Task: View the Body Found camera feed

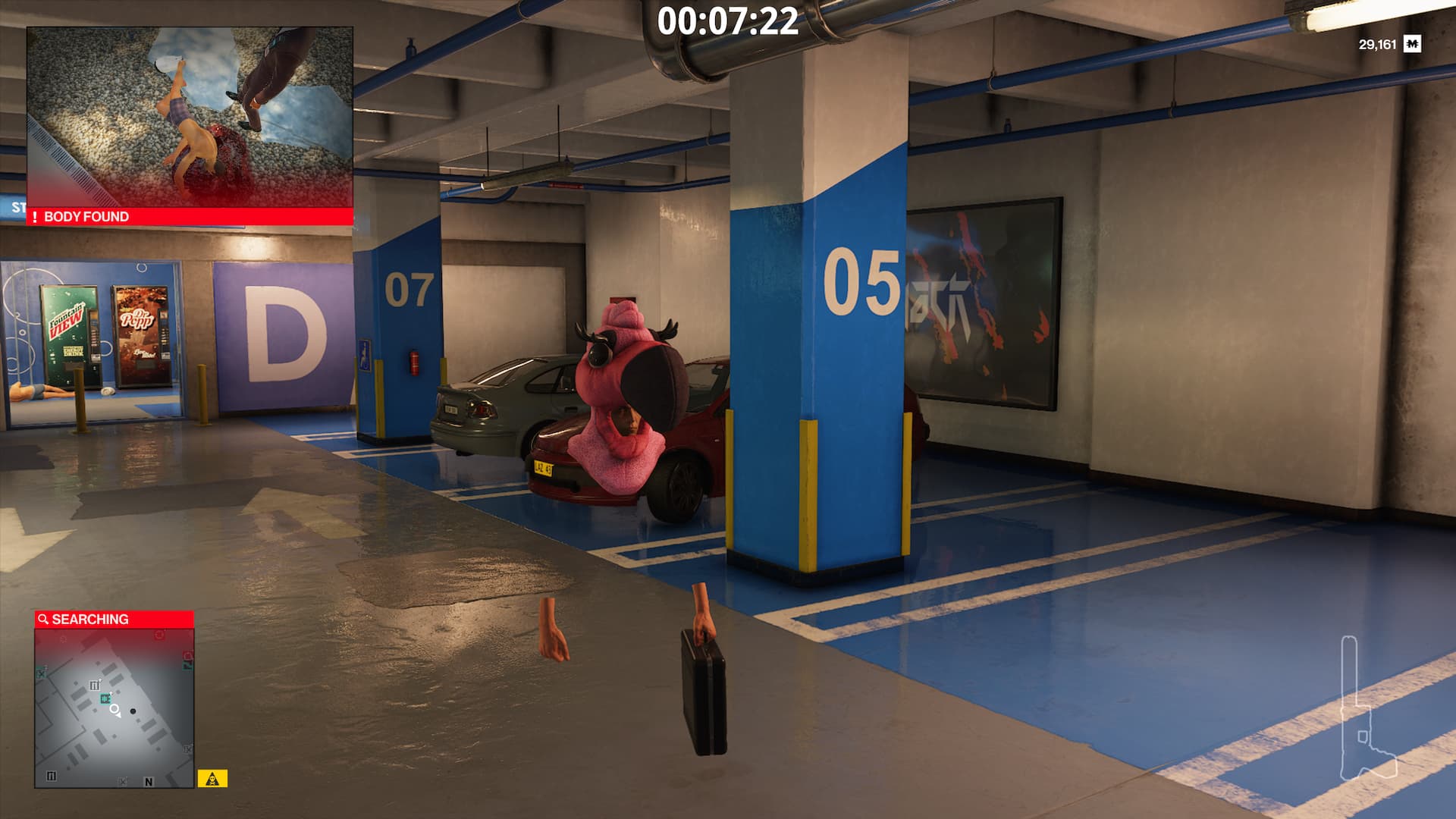Action: pyautogui.click(x=190, y=118)
